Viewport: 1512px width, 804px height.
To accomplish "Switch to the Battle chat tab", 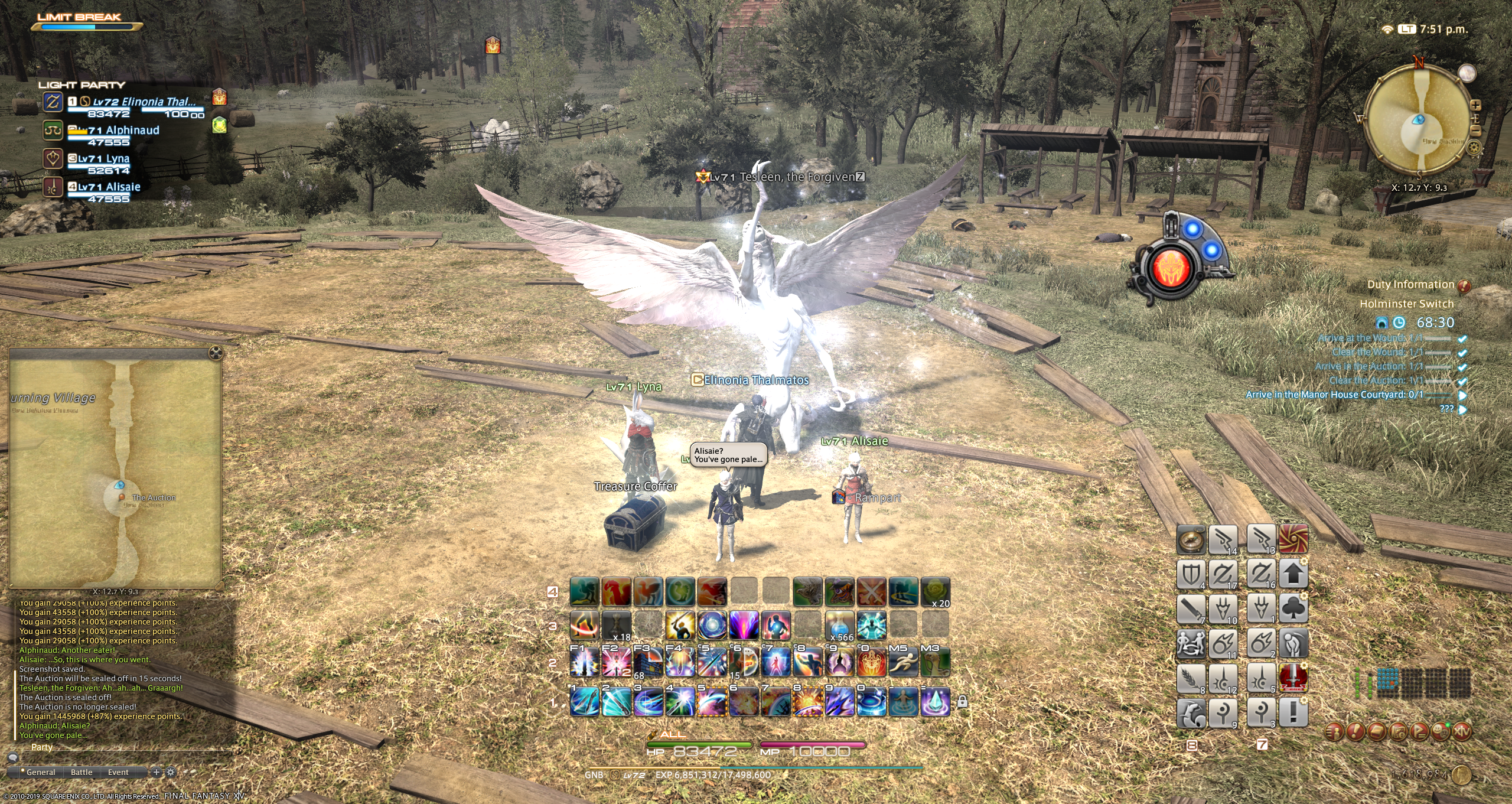I will [x=82, y=772].
